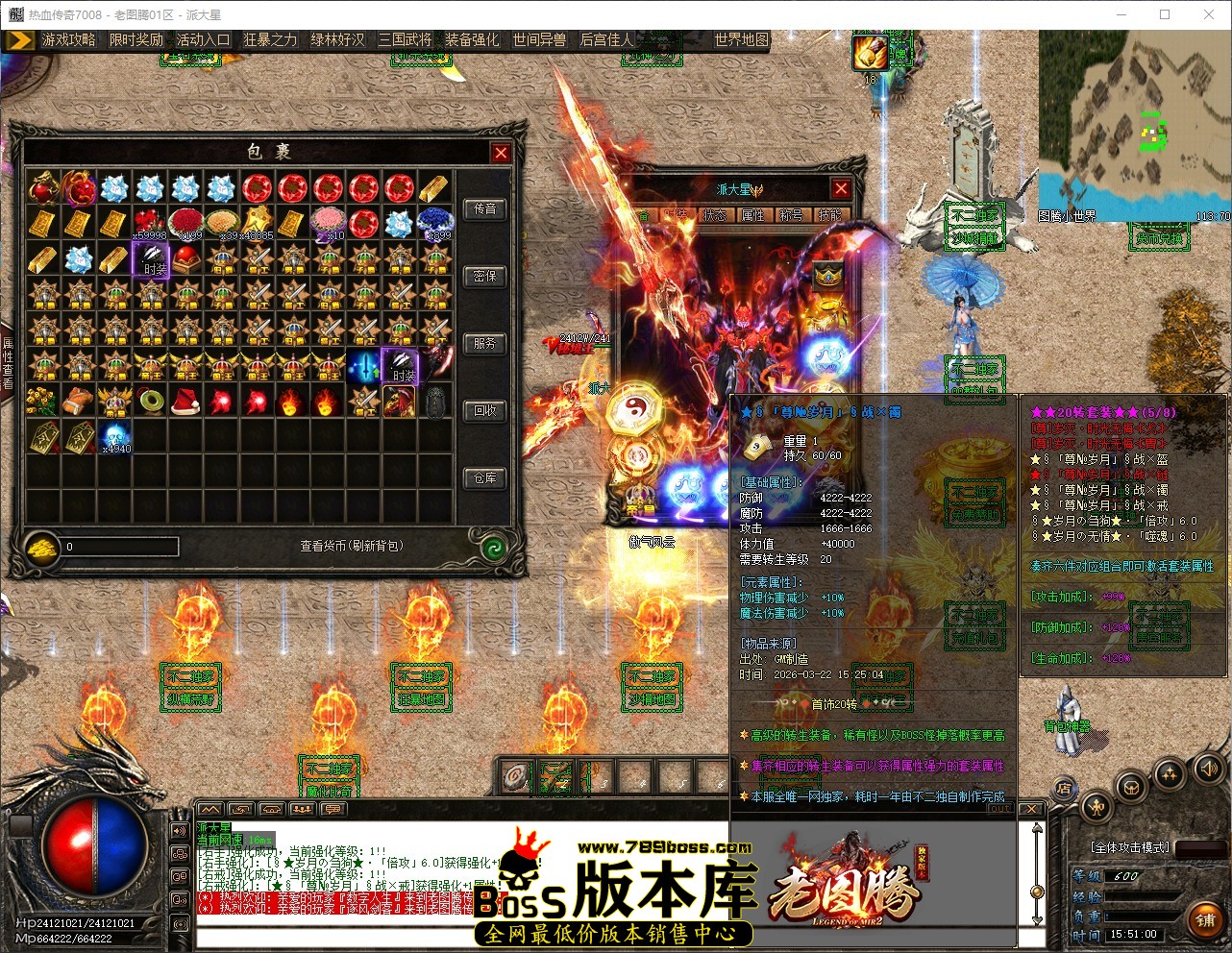Click the small warrior figure icon bottom-right
Viewport: 1232px width, 953px height.
click(x=1096, y=805)
